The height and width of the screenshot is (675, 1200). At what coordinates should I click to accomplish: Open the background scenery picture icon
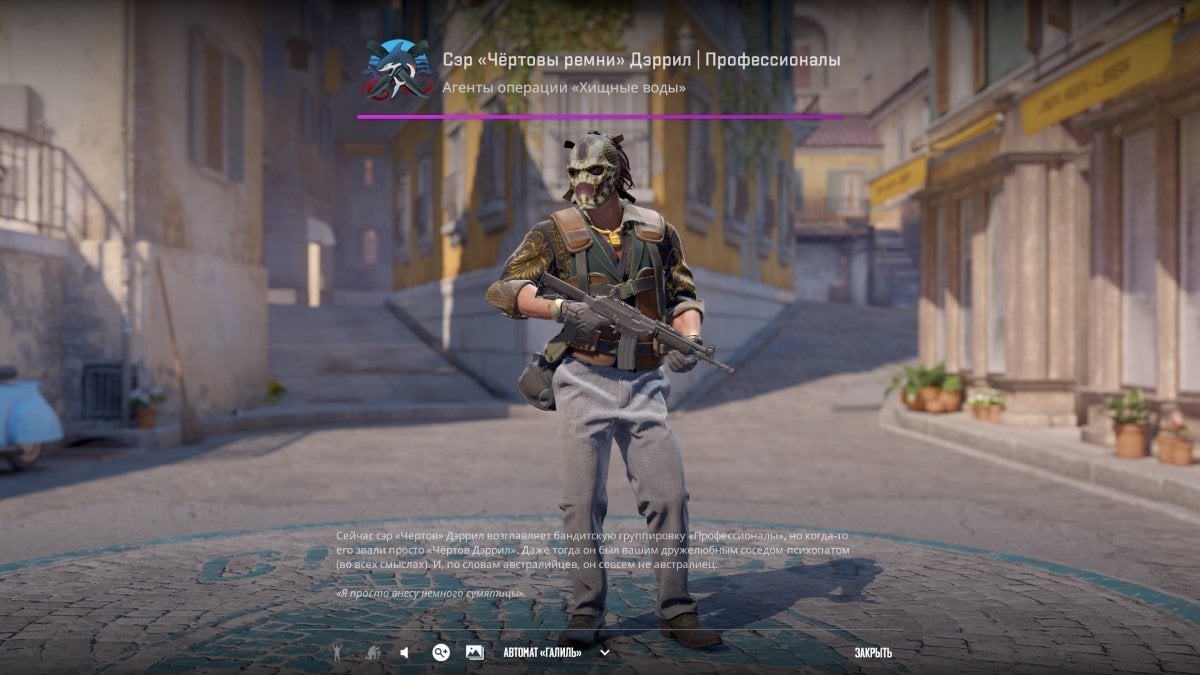click(474, 653)
